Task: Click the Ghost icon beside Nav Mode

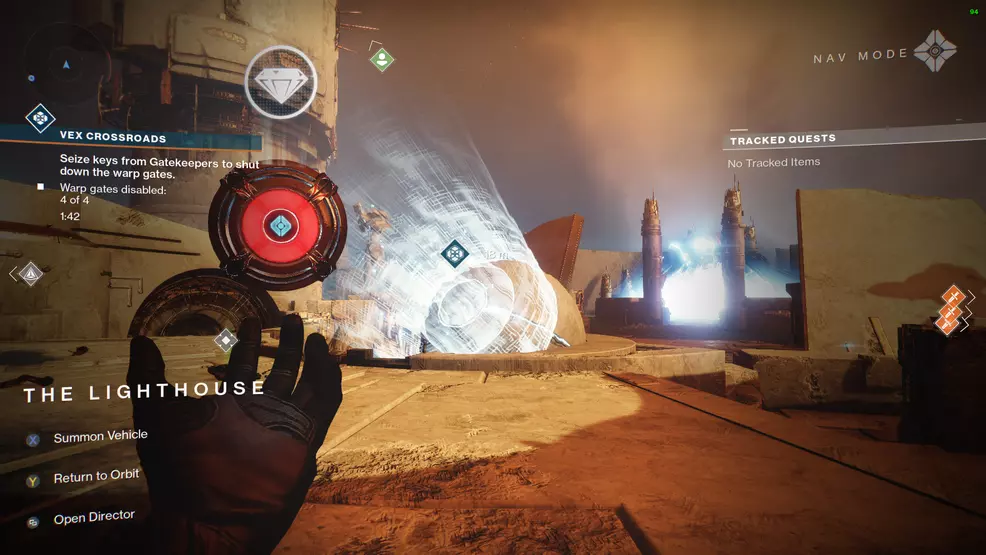Action: point(935,50)
